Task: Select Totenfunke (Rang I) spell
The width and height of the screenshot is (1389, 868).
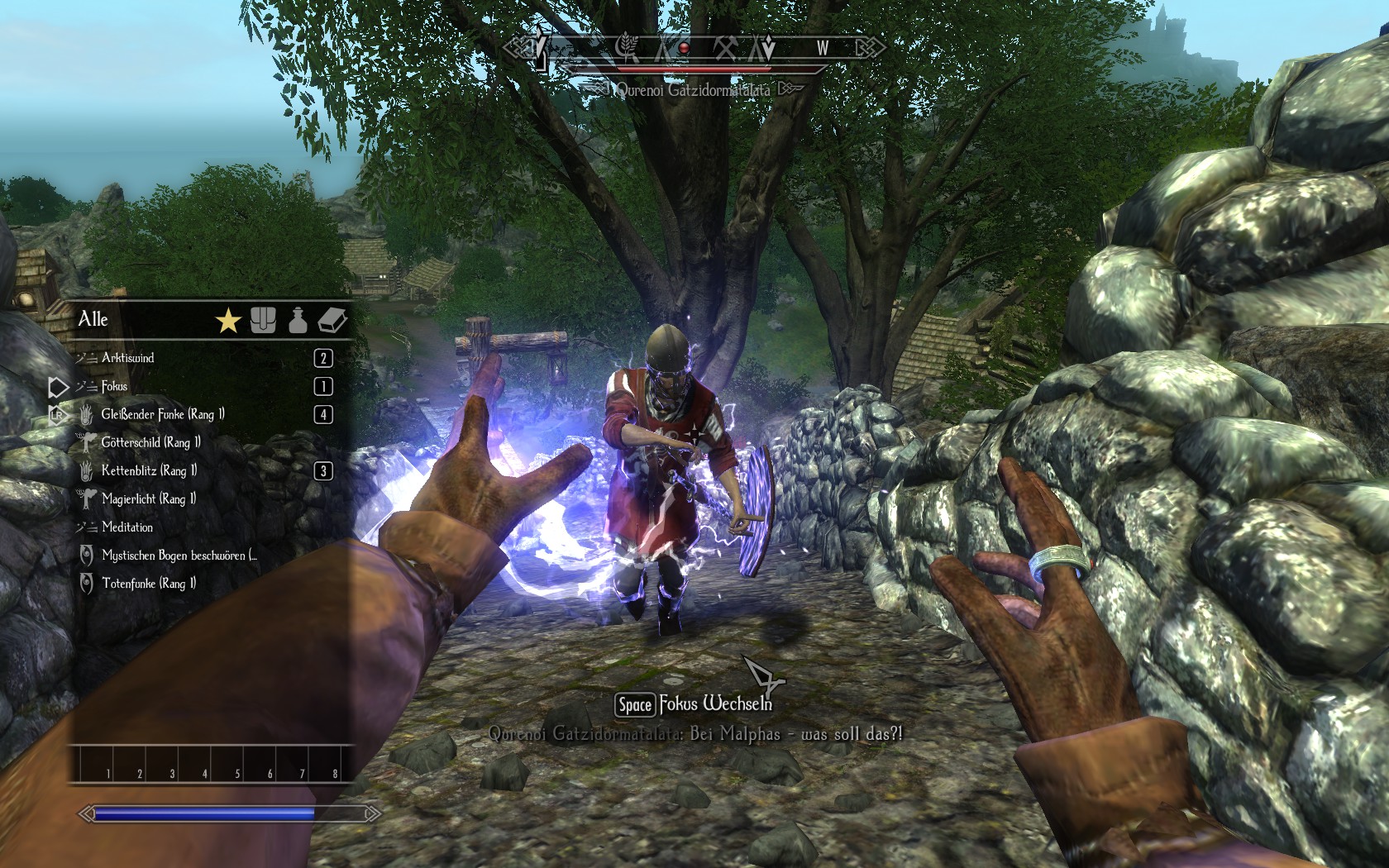Action: coord(149,583)
